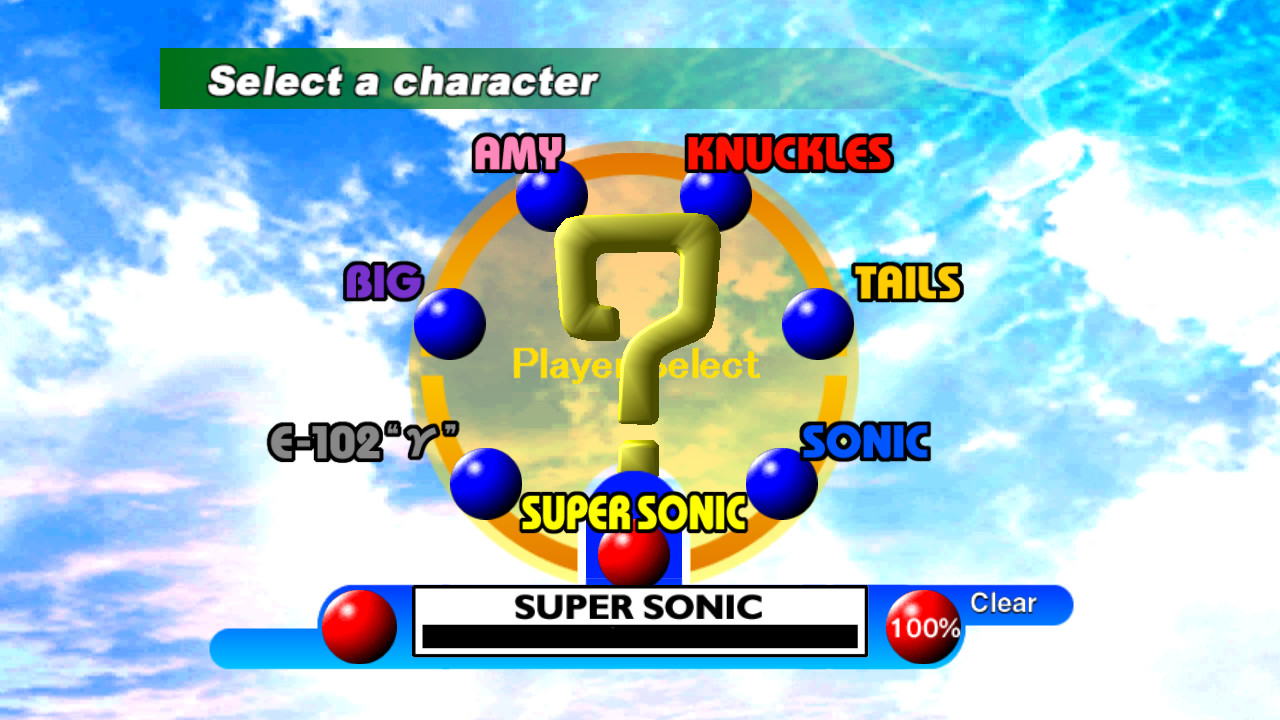Click the SONIC name label
Image resolution: width=1280 pixels, height=720 pixels.
click(x=866, y=440)
